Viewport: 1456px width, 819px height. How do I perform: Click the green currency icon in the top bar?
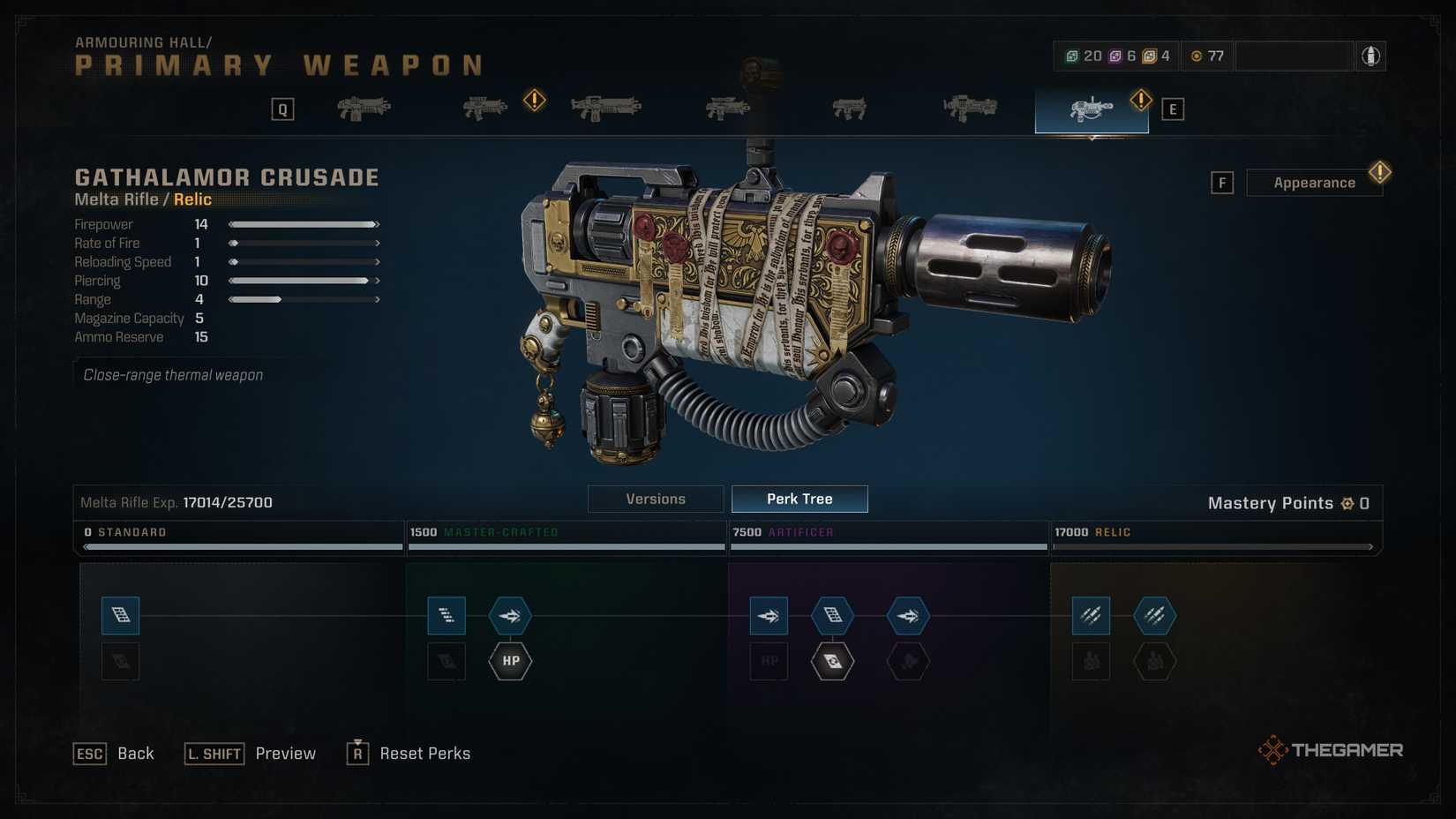1072,55
